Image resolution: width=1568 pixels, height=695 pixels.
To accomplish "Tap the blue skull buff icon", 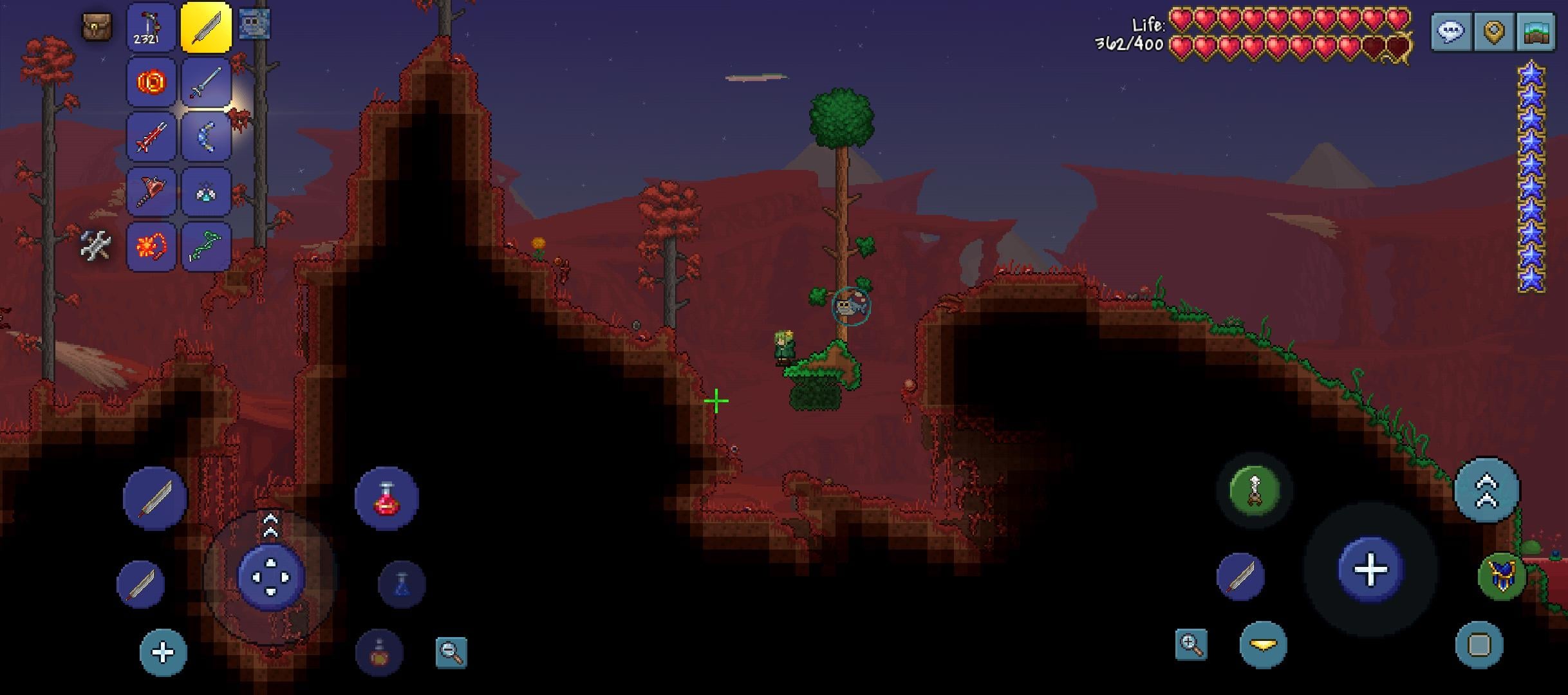I will coord(254,25).
